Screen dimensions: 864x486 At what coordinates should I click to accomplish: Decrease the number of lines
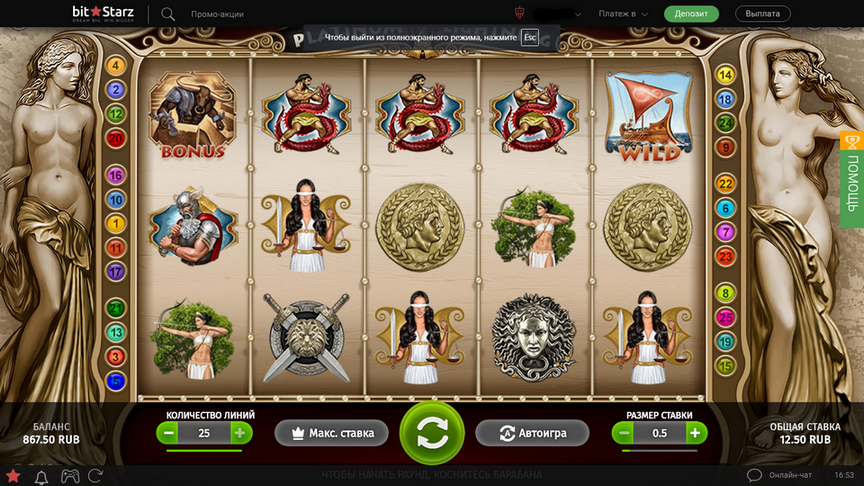[x=169, y=433]
